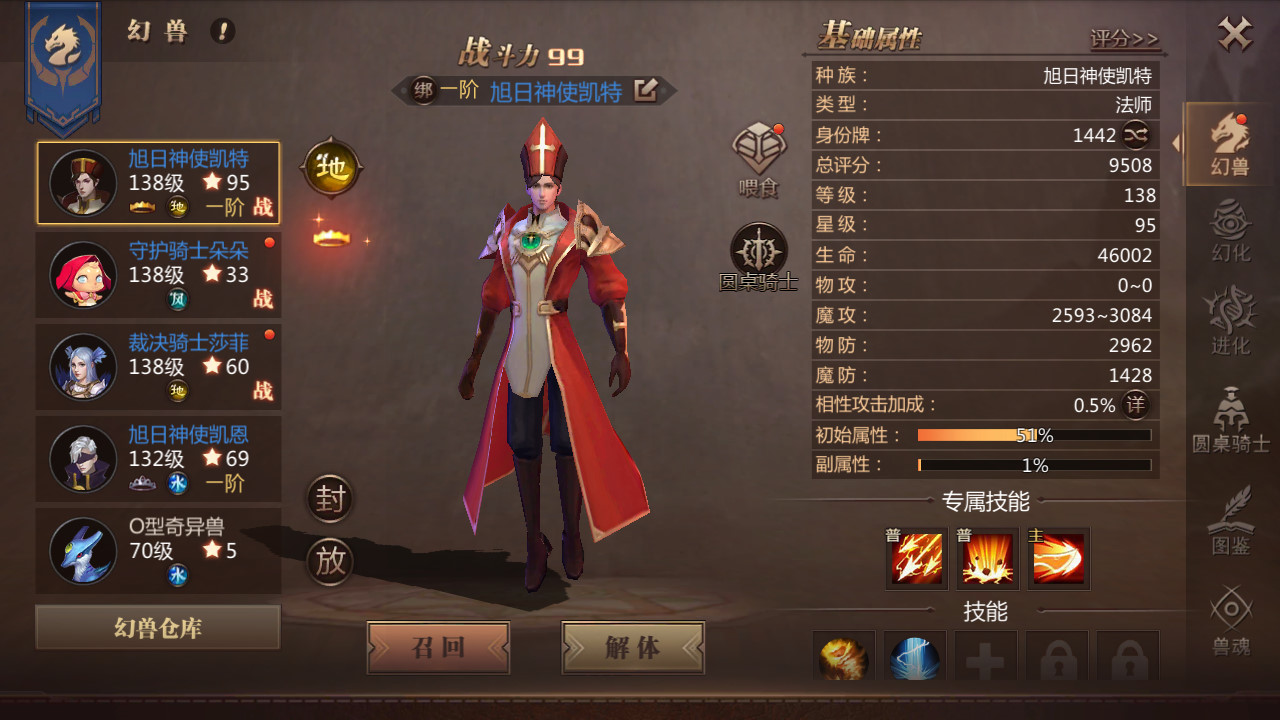Click the rename icon beside 旭日神使凯特

[646, 91]
